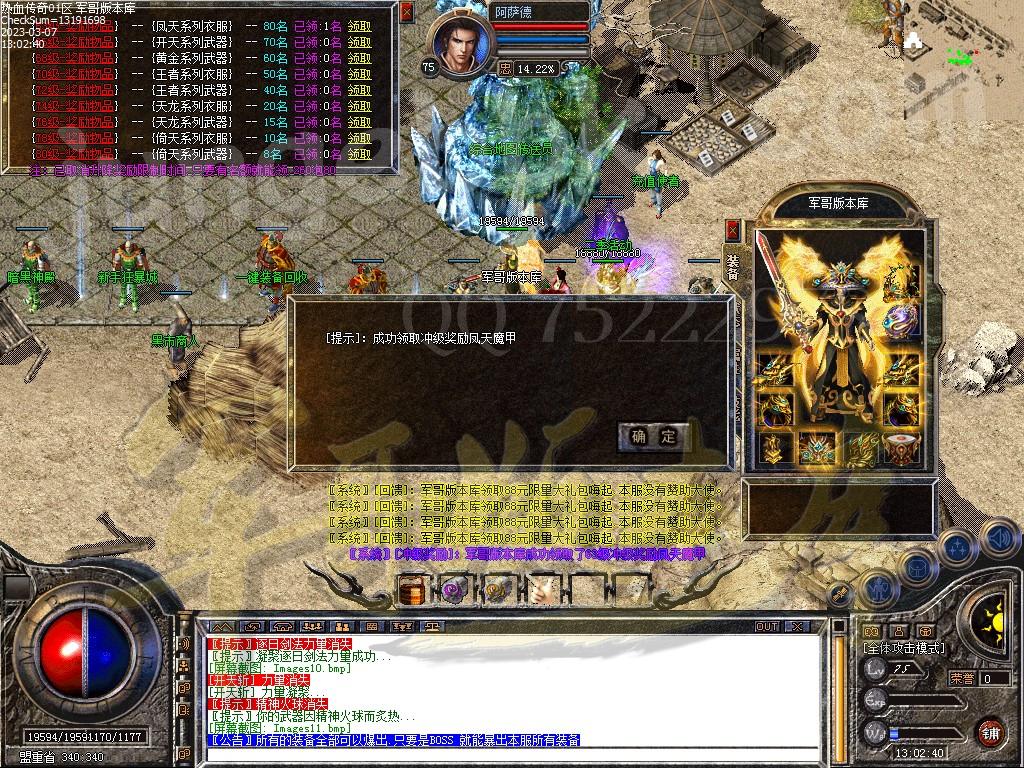Claim the 开天系列武器 reward via 领取

[359, 42]
